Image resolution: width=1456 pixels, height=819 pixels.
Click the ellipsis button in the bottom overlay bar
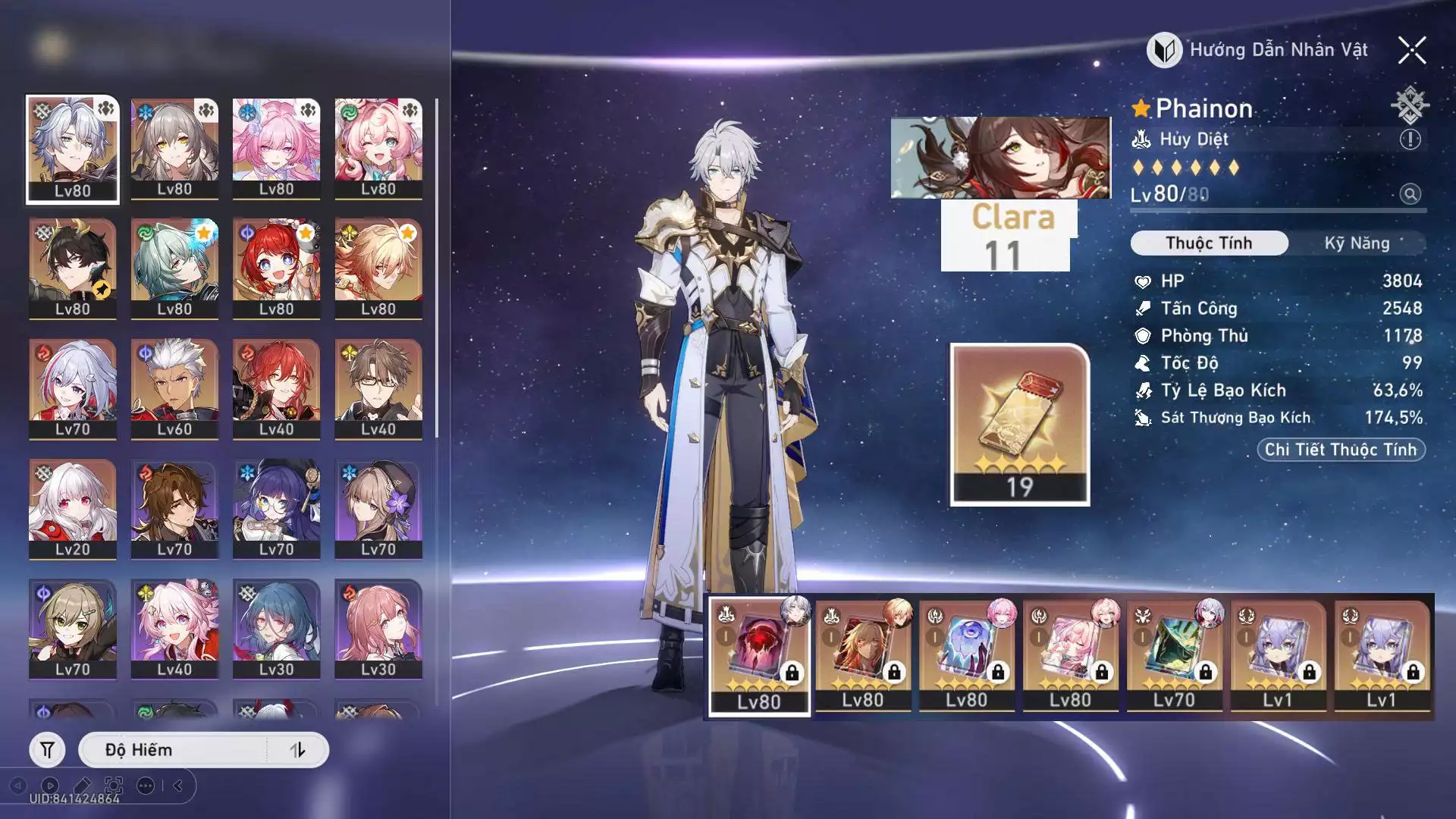click(x=146, y=786)
